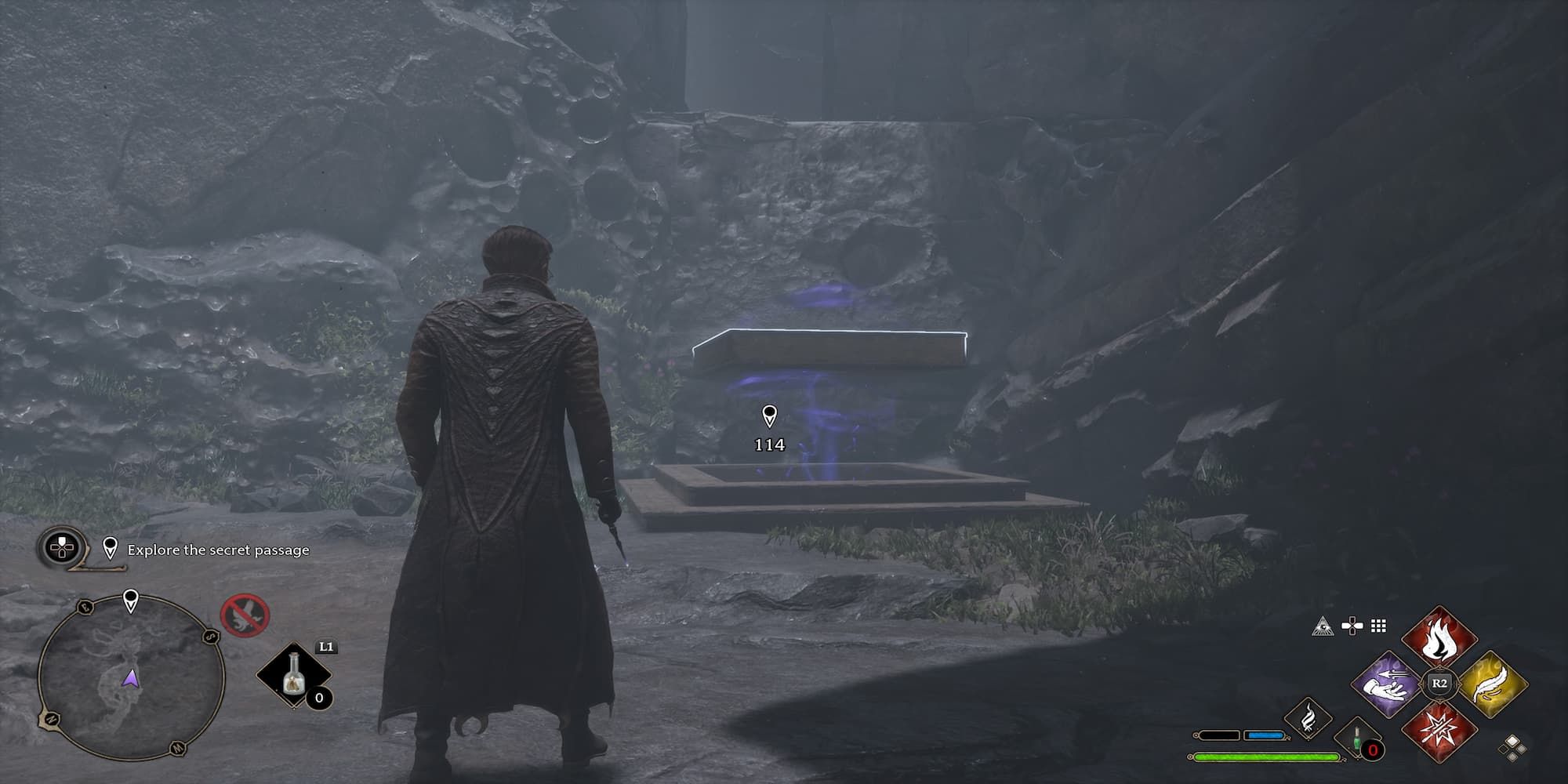Click the no-flying crossed-out bird icon
This screenshot has height=784, width=1568.
245,615
